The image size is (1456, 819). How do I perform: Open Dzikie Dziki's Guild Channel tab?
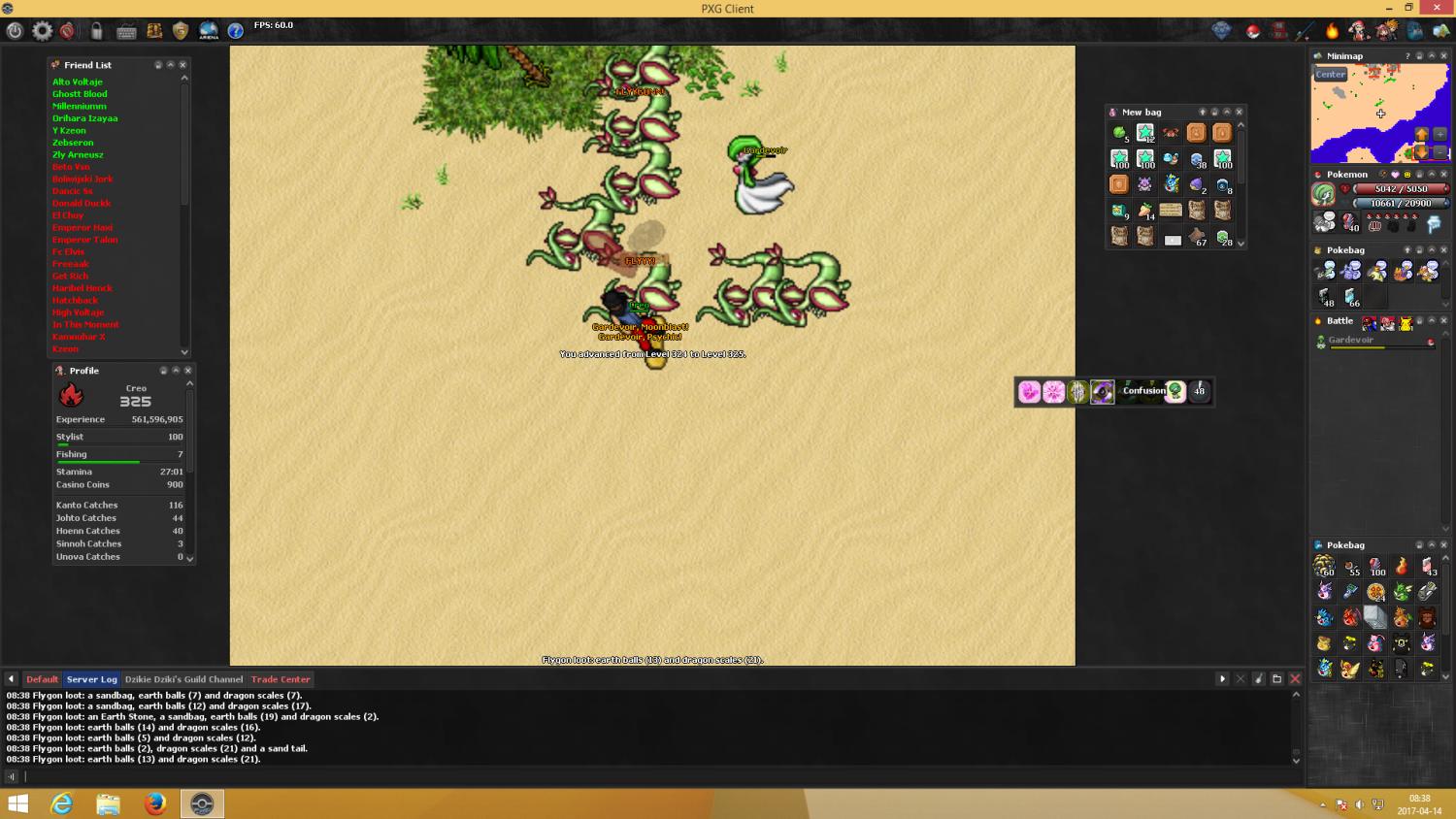tap(183, 679)
